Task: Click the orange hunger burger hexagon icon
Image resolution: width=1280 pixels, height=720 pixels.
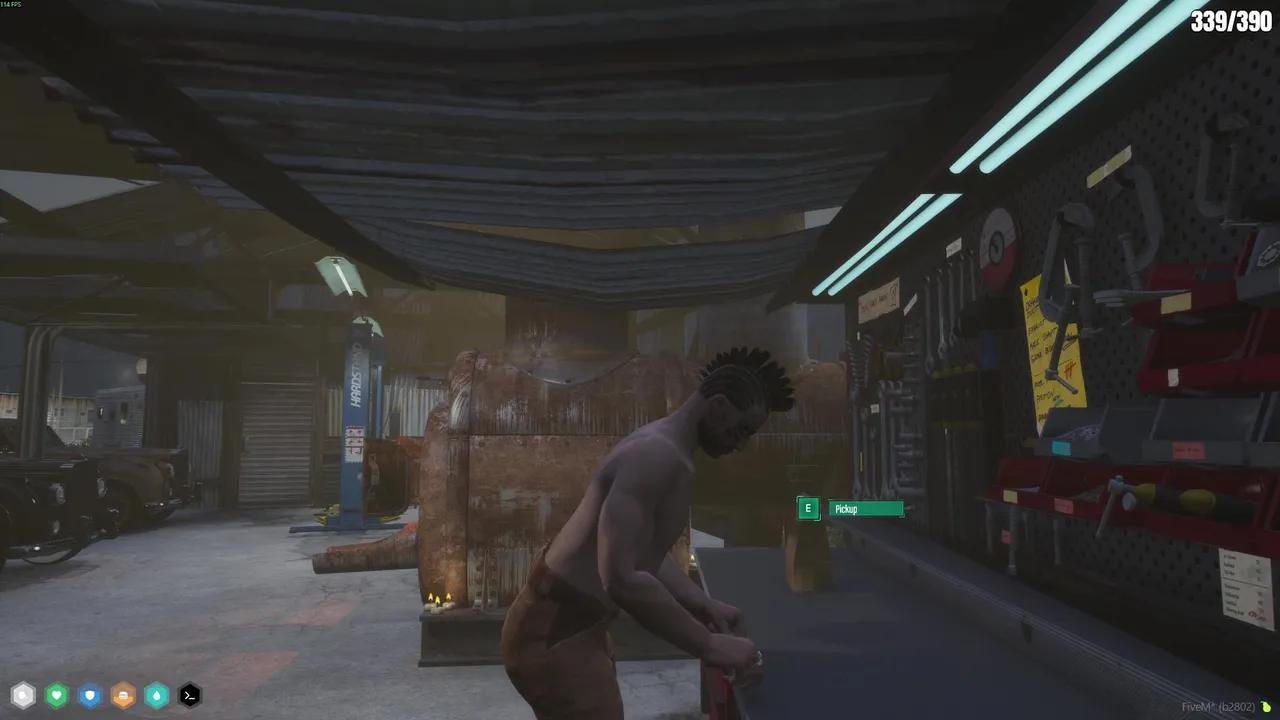Action: 123,695
